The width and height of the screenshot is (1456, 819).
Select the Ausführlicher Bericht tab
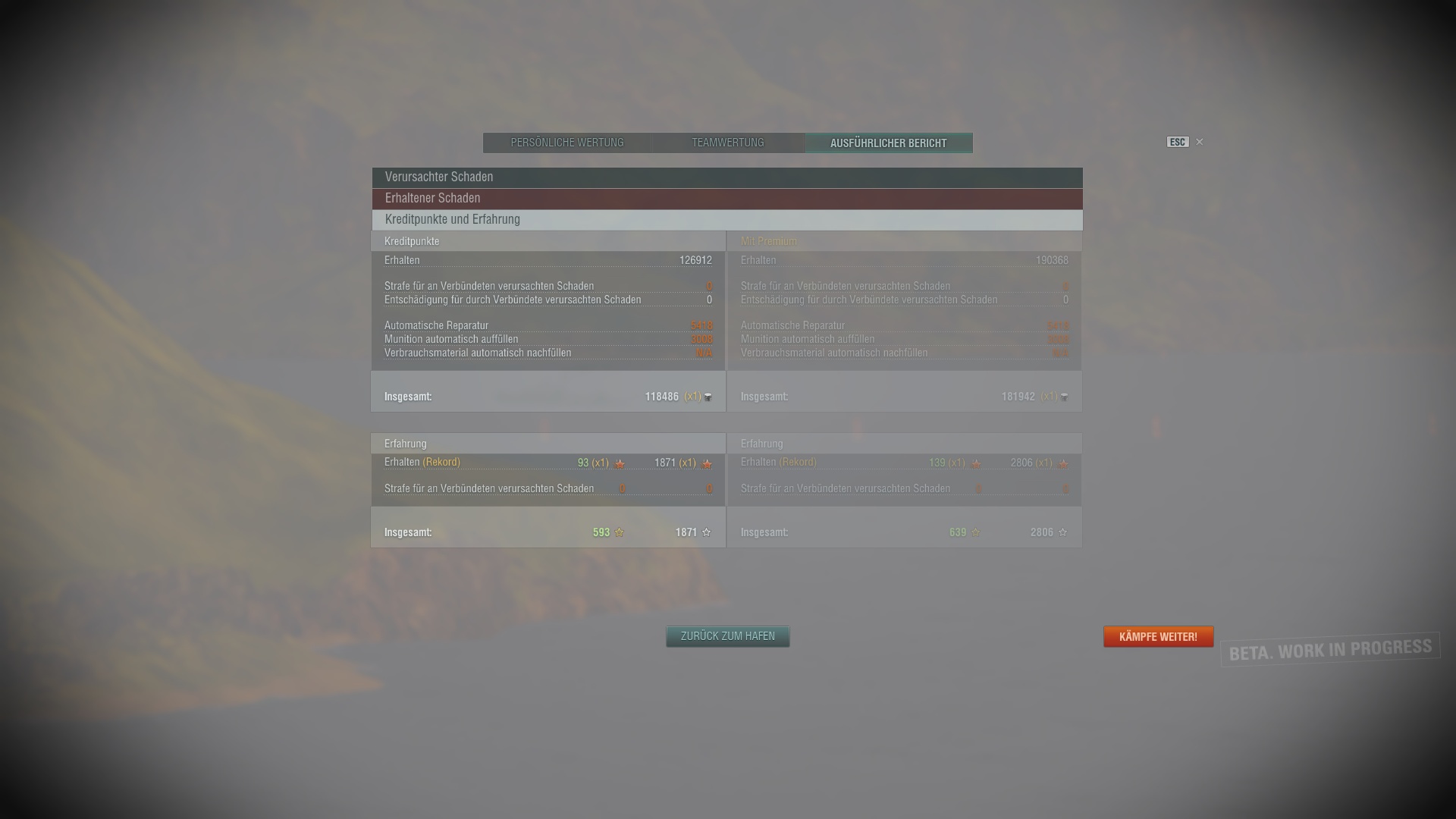pyautogui.click(x=888, y=143)
